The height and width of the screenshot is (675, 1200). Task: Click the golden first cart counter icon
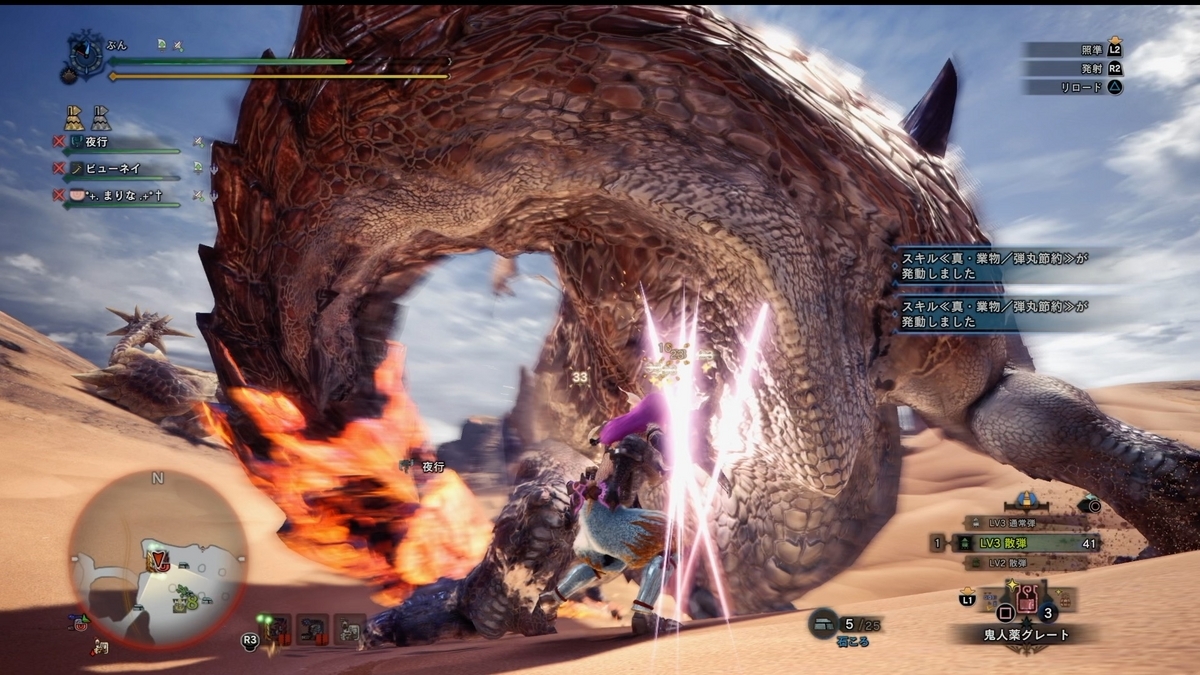tap(75, 118)
